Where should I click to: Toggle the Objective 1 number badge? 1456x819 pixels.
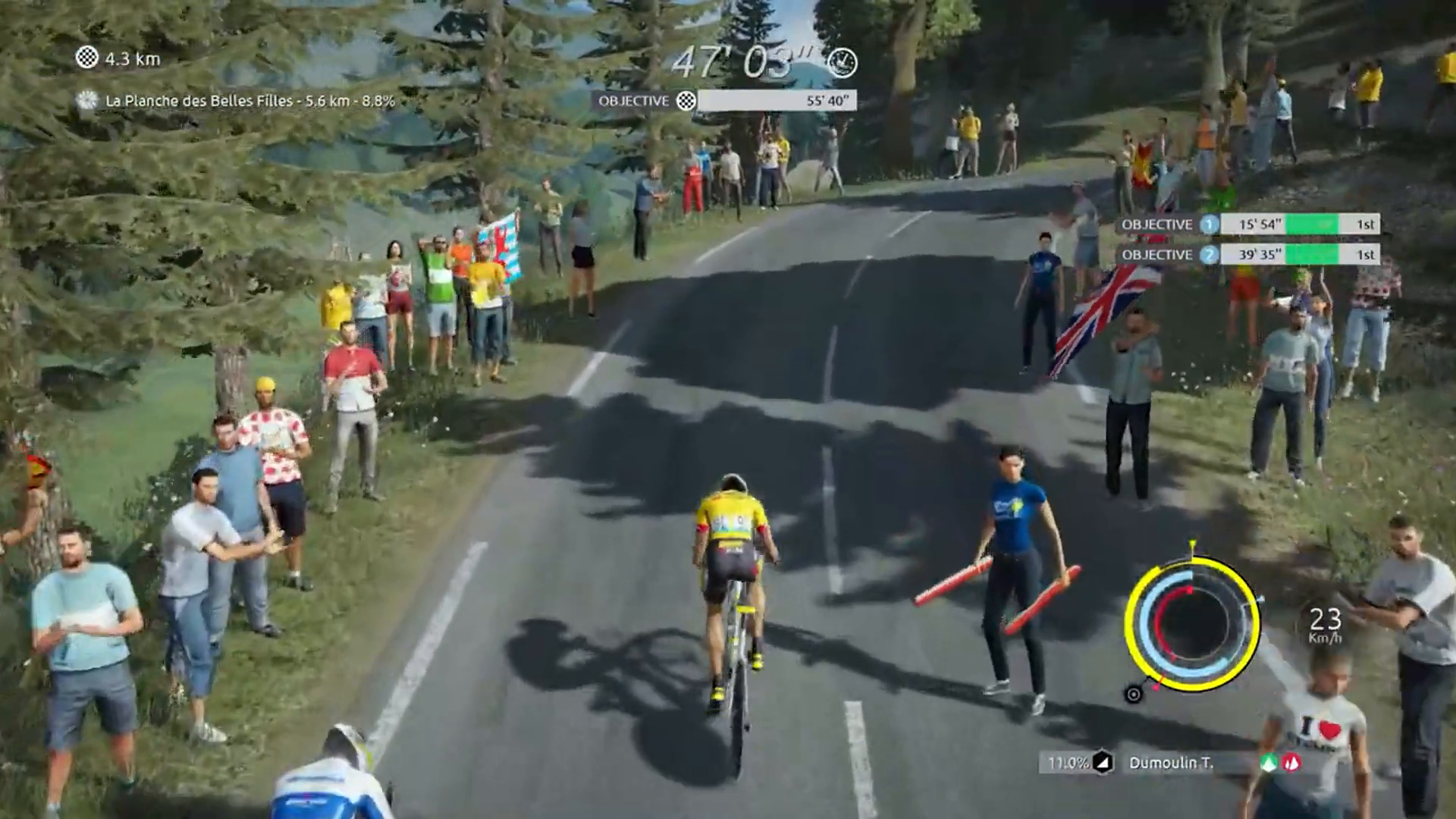[1208, 224]
